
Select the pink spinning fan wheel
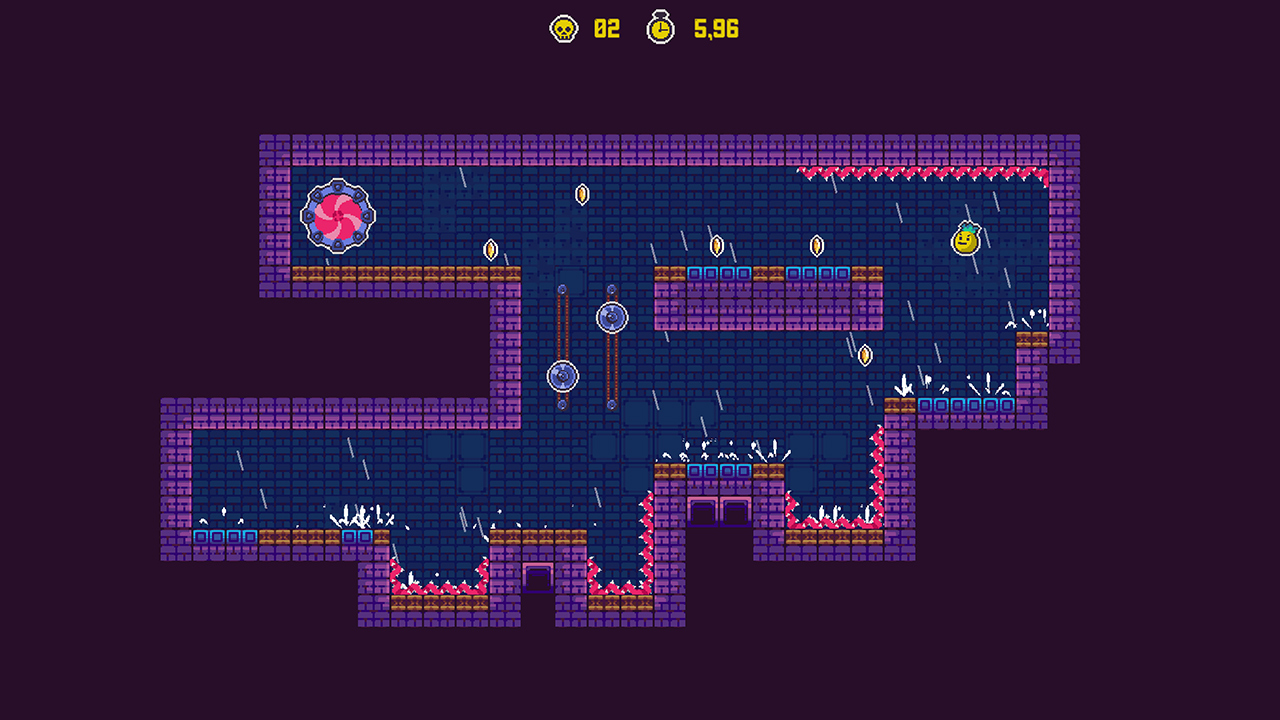337,214
